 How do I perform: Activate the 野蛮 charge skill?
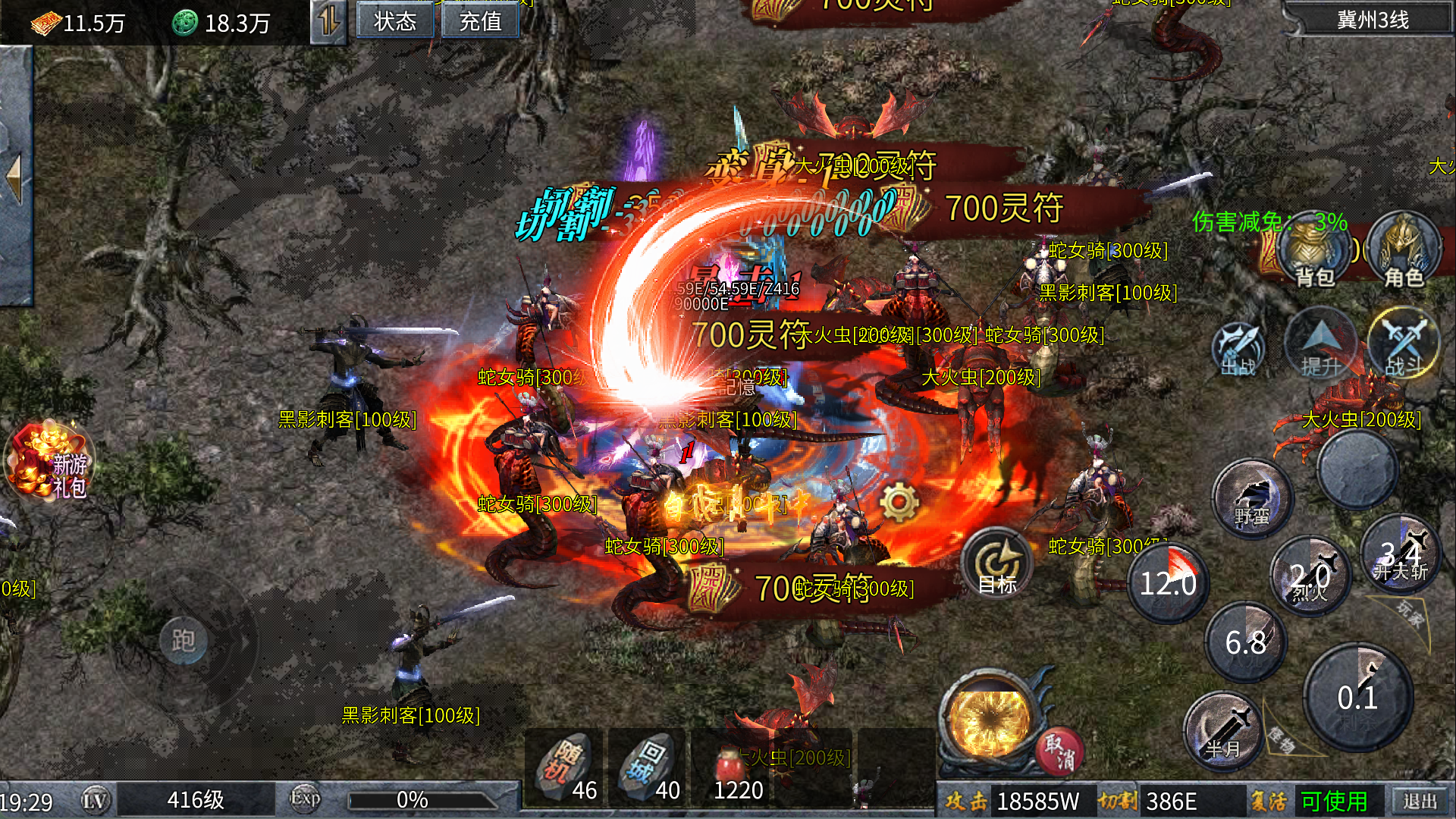tap(1252, 499)
